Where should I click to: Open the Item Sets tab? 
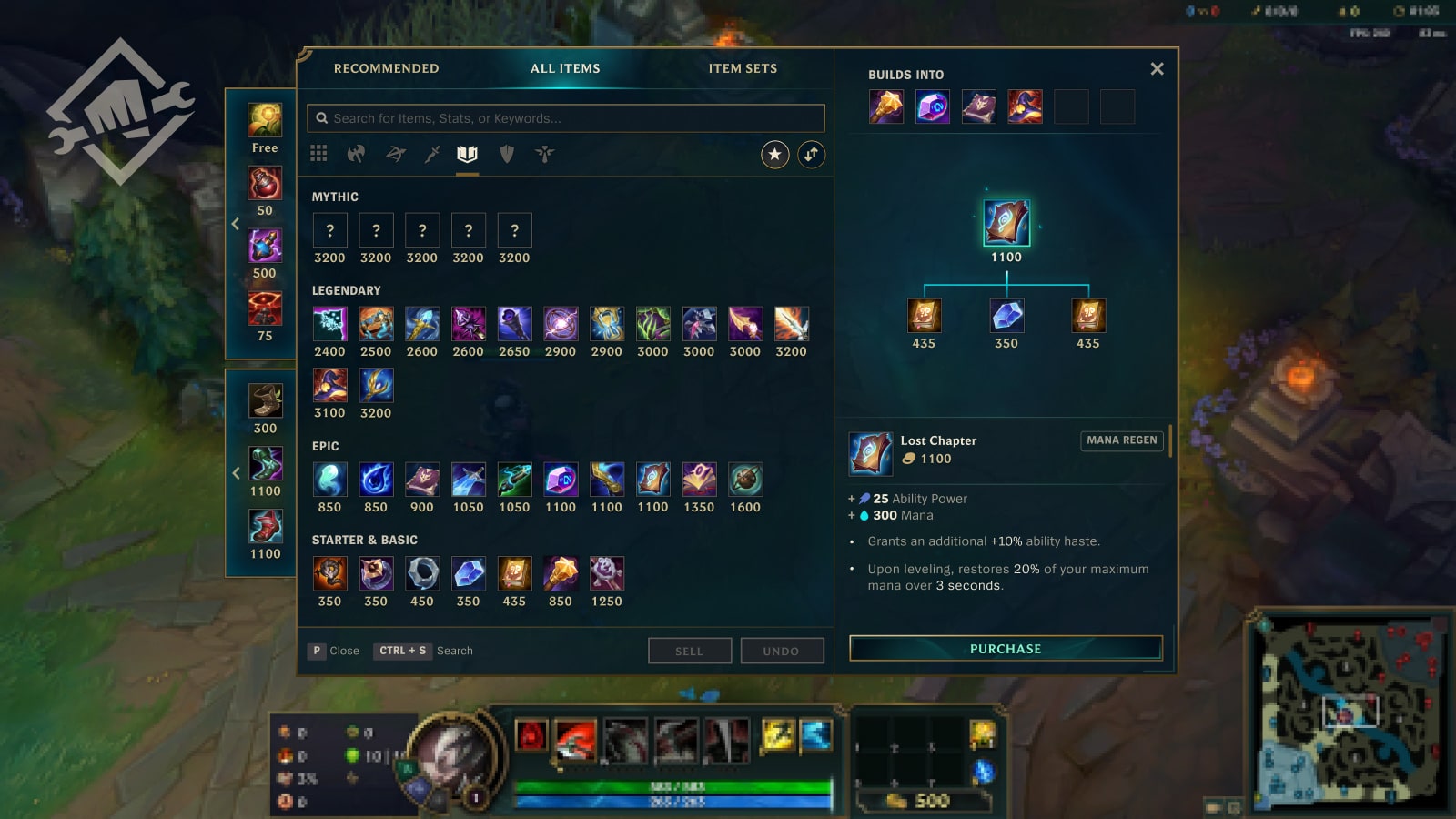[x=742, y=67]
